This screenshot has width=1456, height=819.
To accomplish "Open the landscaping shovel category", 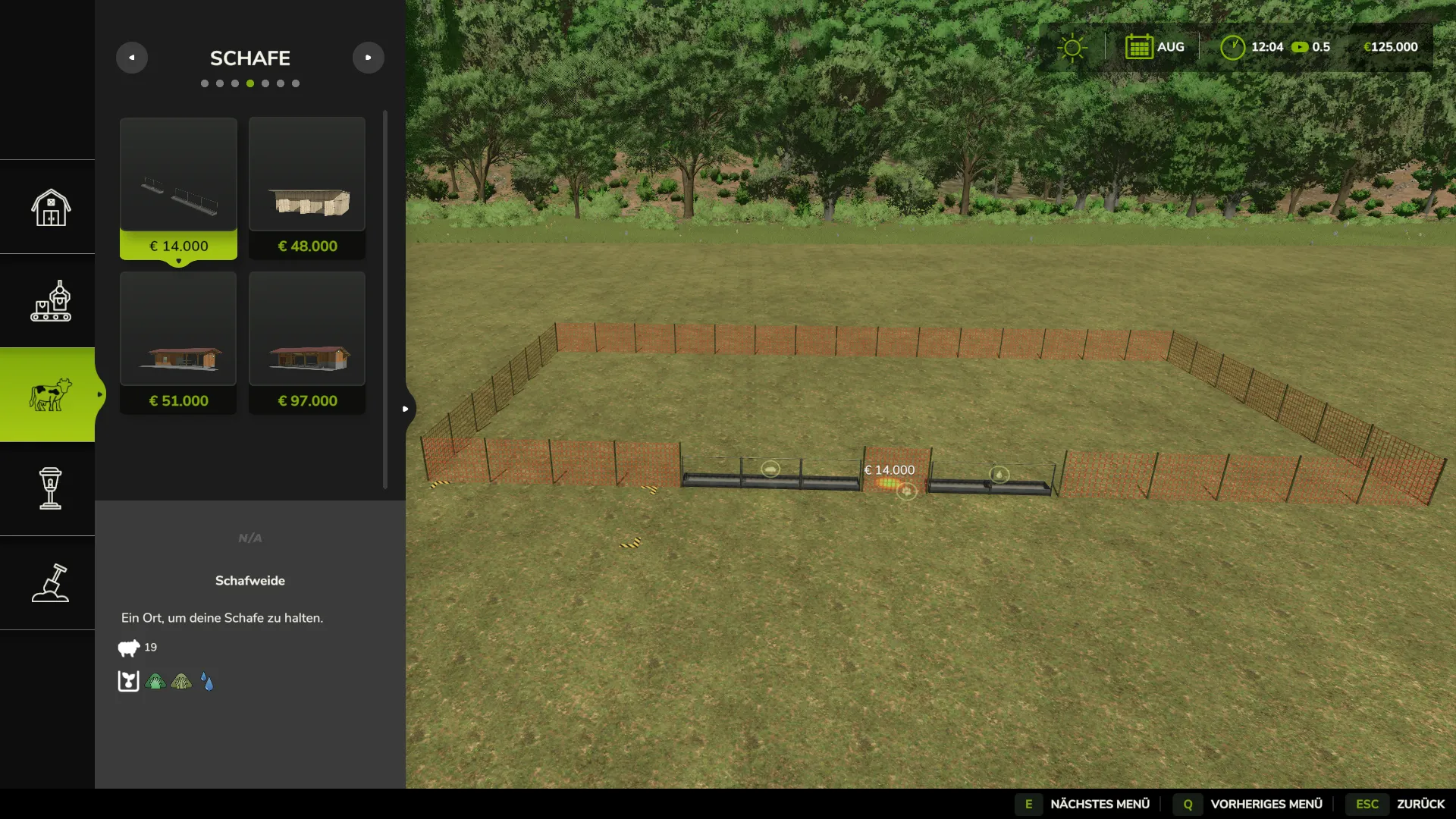I will pyautogui.click(x=50, y=582).
